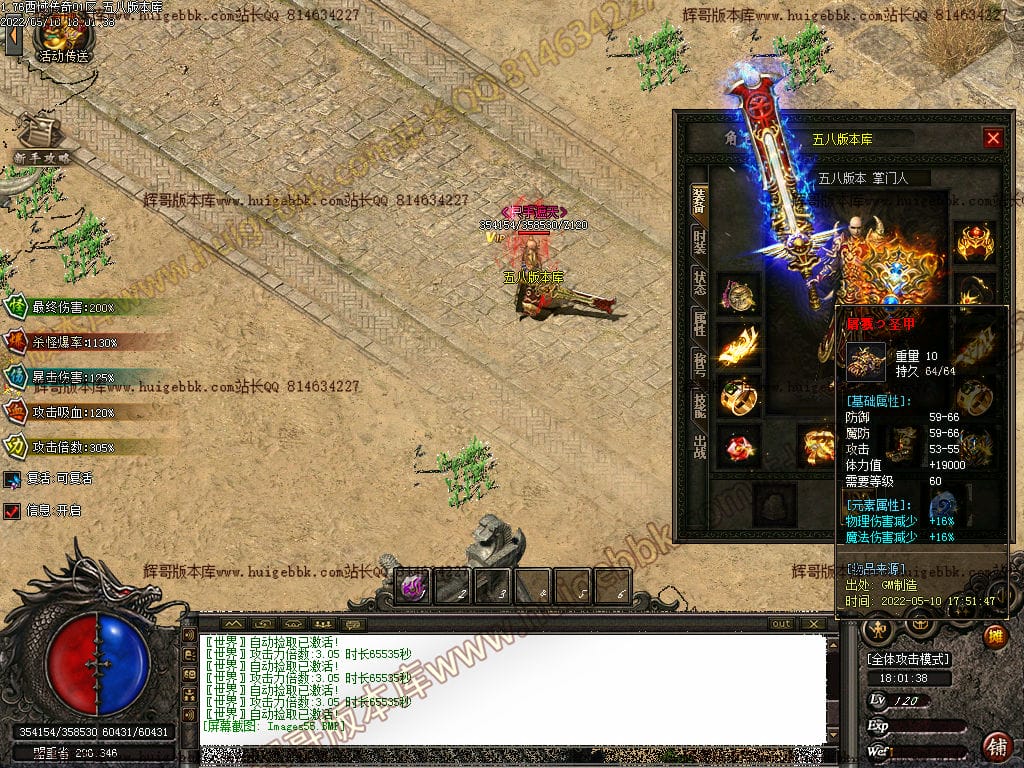Switch to the 时装 (fashion) tab
Image resolution: width=1024 pixels, height=768 pixels.
click(x=699, y=240)
